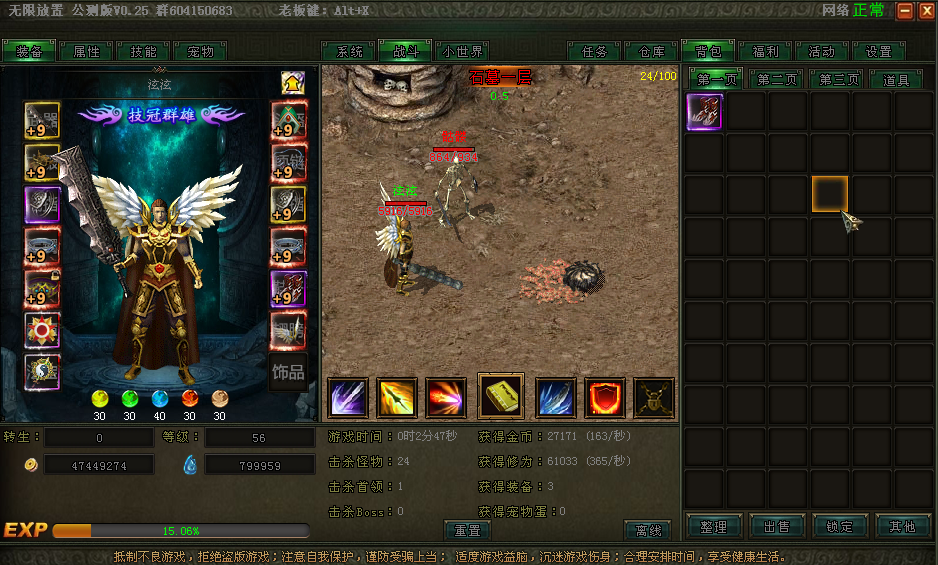Open the 技能 skills tab
Viewport: 938px width, 565px height.
tap(143, 52)
